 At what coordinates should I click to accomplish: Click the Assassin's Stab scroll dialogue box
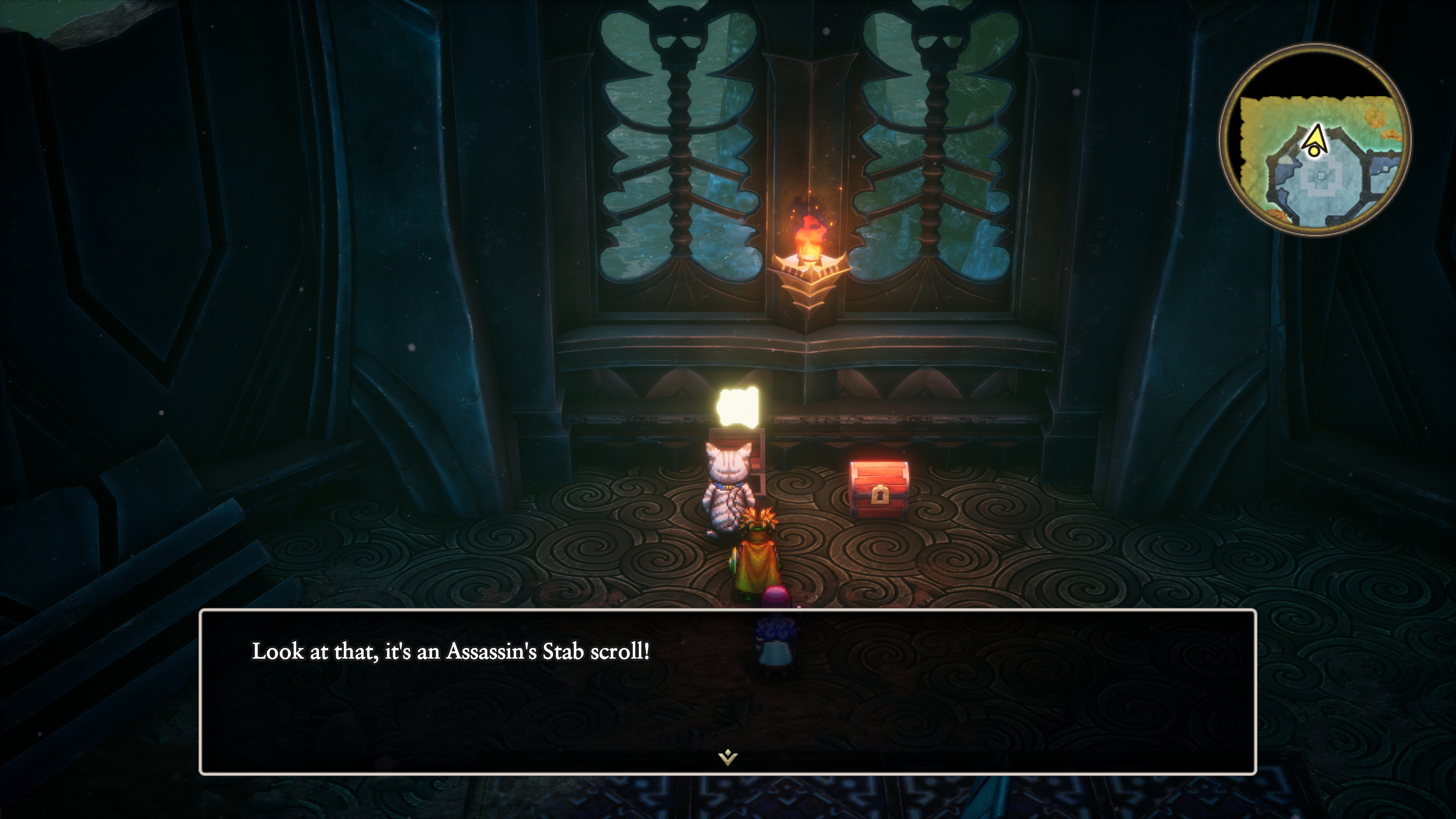[728, 691]
